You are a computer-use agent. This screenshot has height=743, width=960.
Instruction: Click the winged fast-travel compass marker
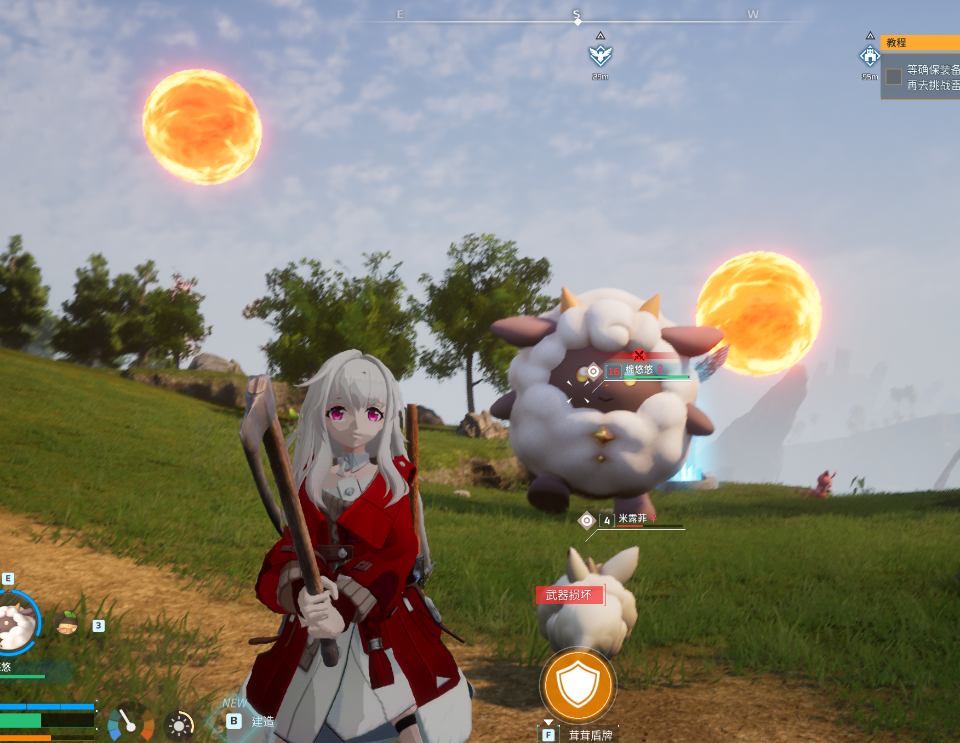600,54
